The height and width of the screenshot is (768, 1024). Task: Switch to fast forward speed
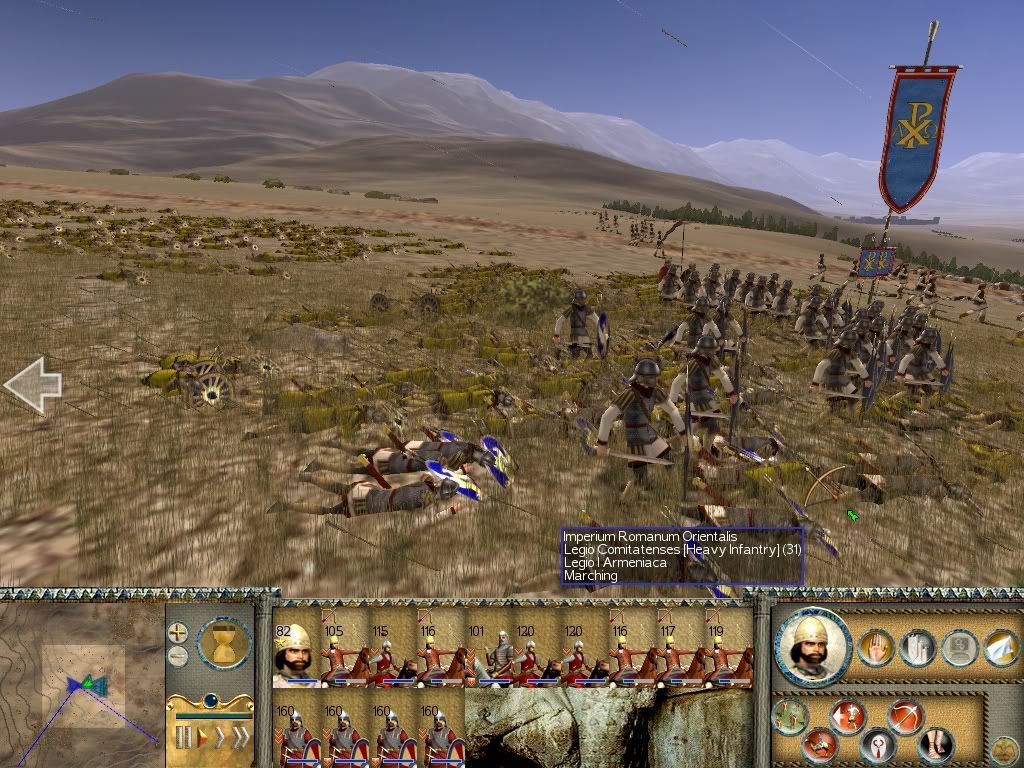(220, 738)
